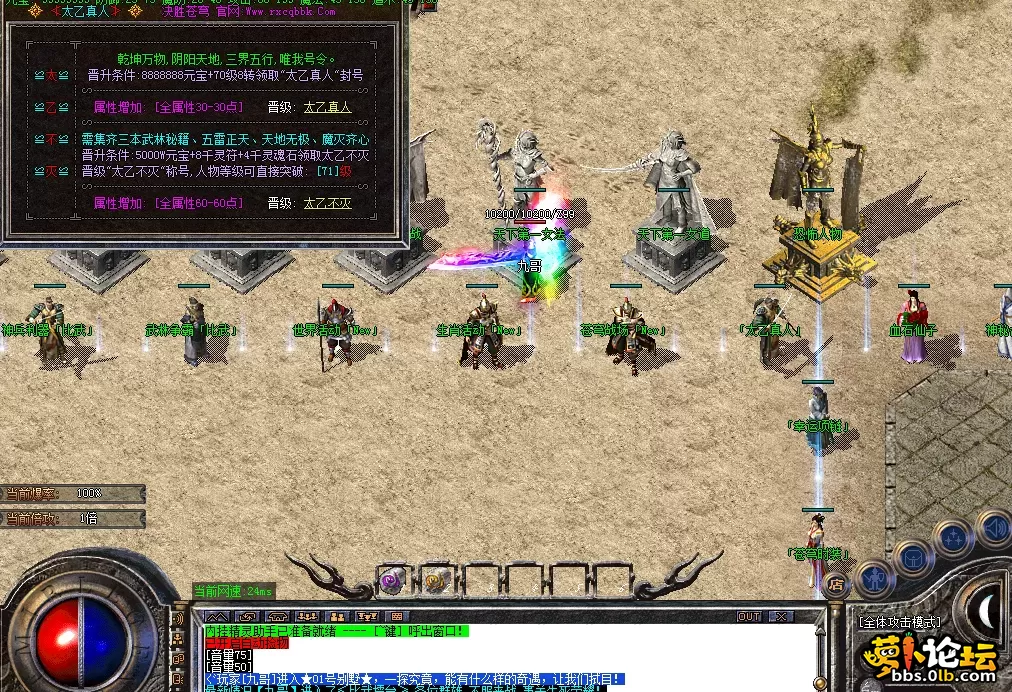Select the purple swirl item in hotbar
The width and height of the screenshot is (1012, 692).
tap(391, 579)
